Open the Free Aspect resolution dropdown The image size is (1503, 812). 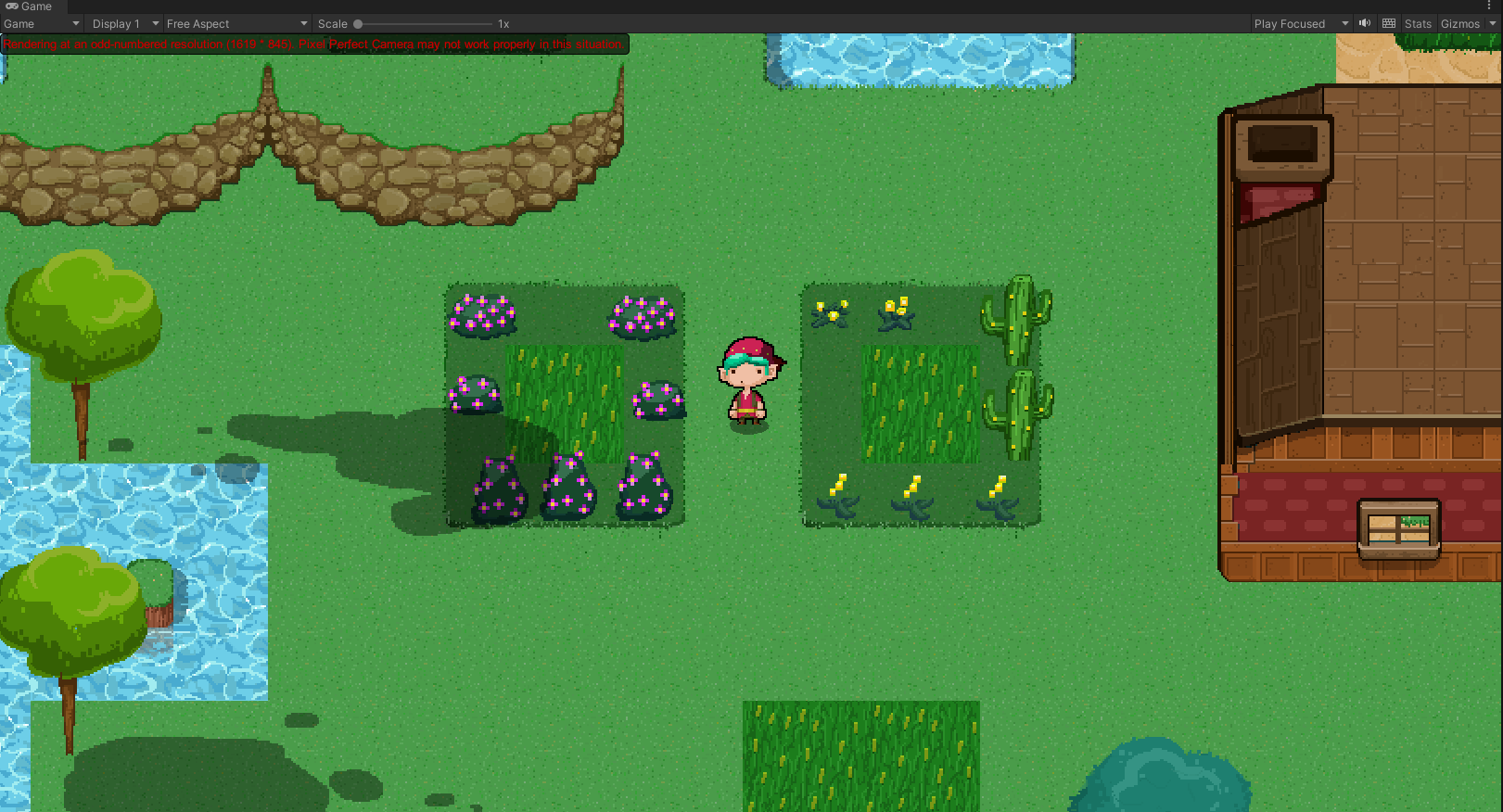[232, 23]
